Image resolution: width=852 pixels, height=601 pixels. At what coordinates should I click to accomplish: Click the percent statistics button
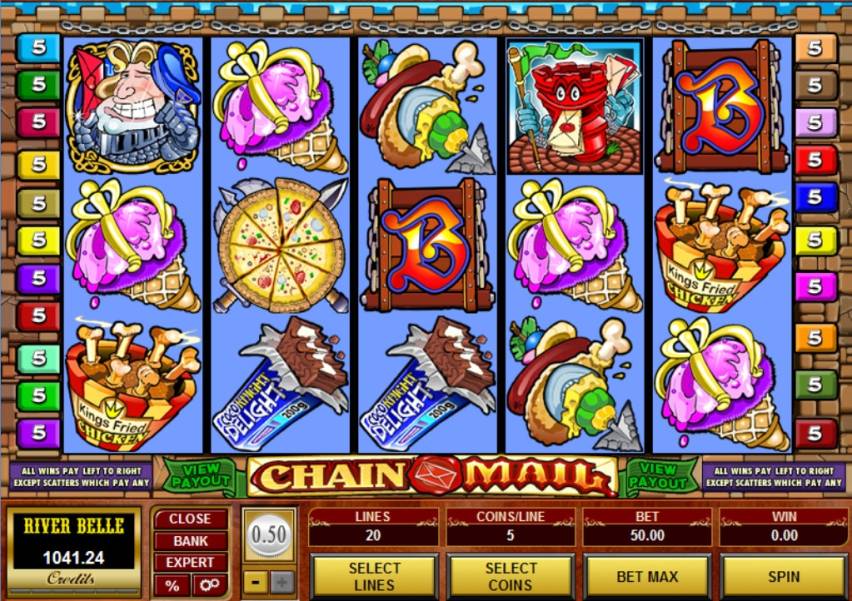172,585
